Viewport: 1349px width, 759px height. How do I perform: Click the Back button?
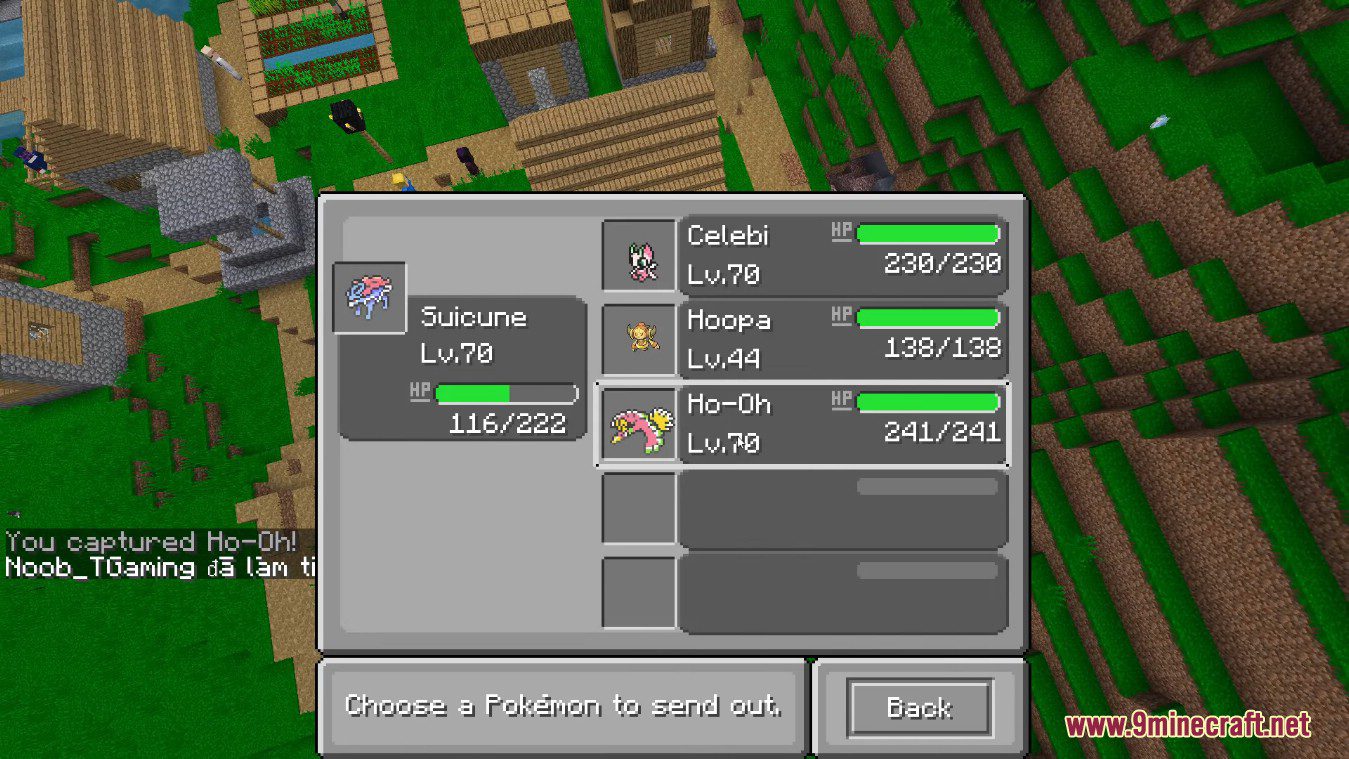click(918, 707)
